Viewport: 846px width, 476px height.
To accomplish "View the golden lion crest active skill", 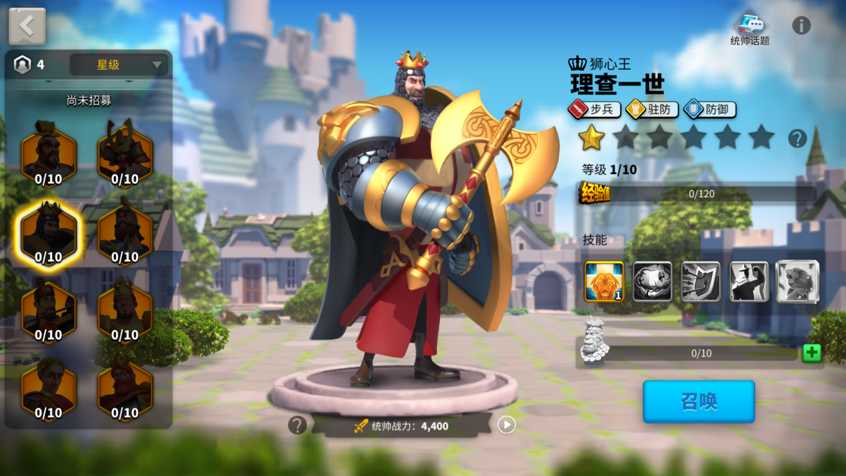I will click(604, 282).
